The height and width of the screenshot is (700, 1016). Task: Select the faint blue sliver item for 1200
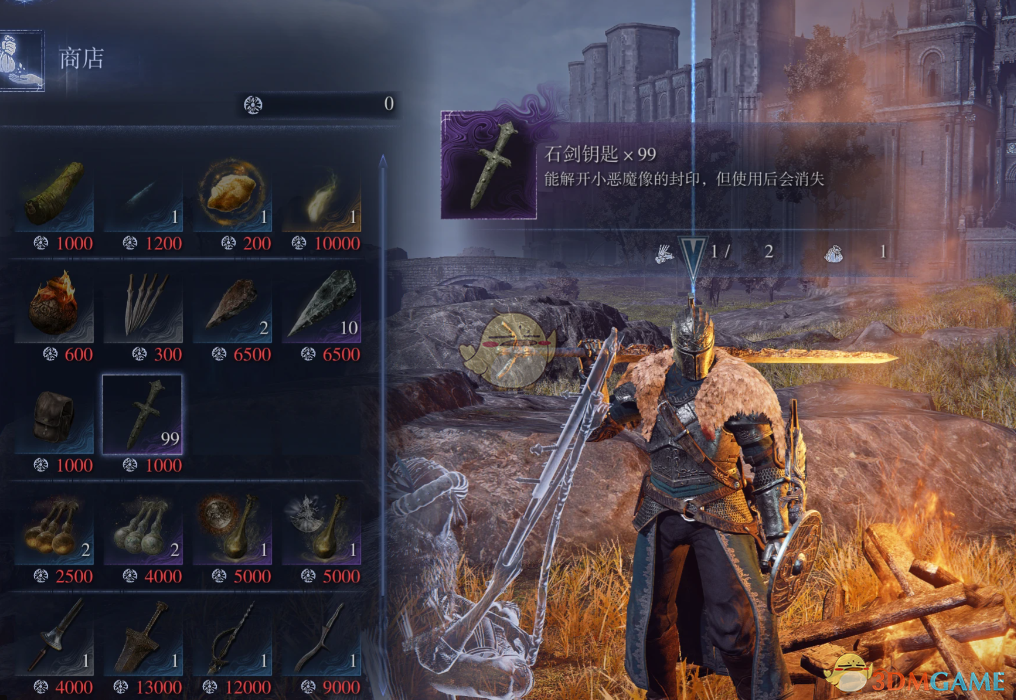[143, 193]
